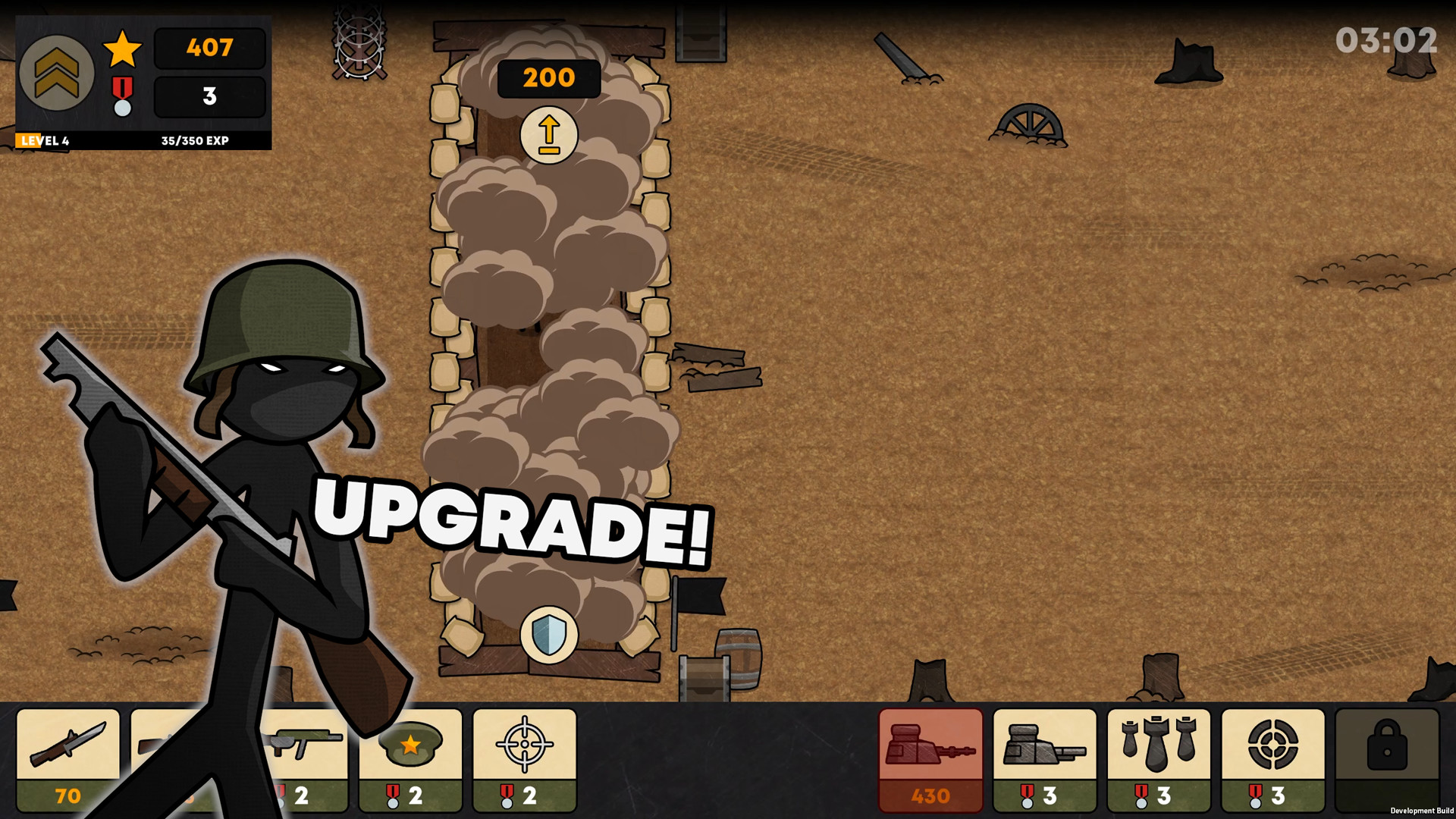Toggle the shield defense on the trench
This screenshot has height=819, width=1456.
pos(548,635)
